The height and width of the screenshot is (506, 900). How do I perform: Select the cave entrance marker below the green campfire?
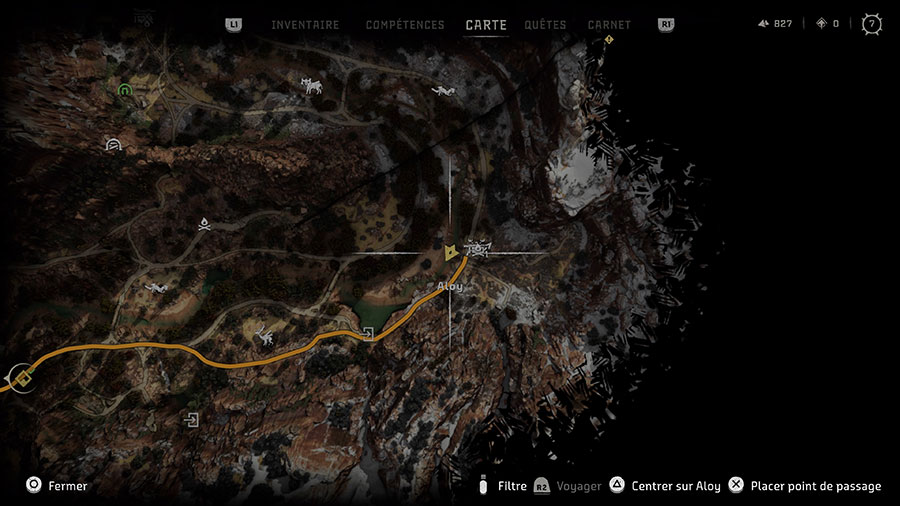click(x=113, y=145)
